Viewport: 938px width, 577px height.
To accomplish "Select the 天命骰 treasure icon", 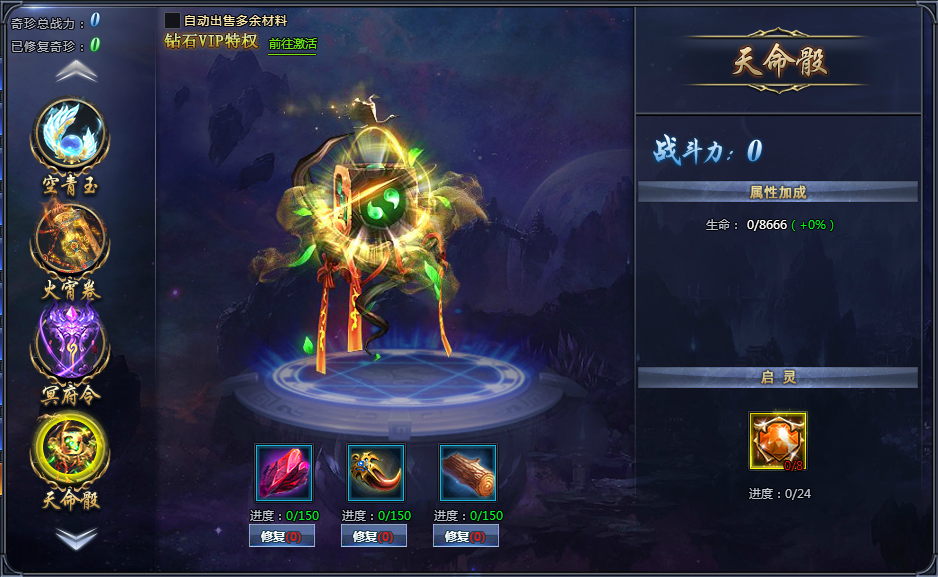I will pyautogui.click(x=70, y=449).
